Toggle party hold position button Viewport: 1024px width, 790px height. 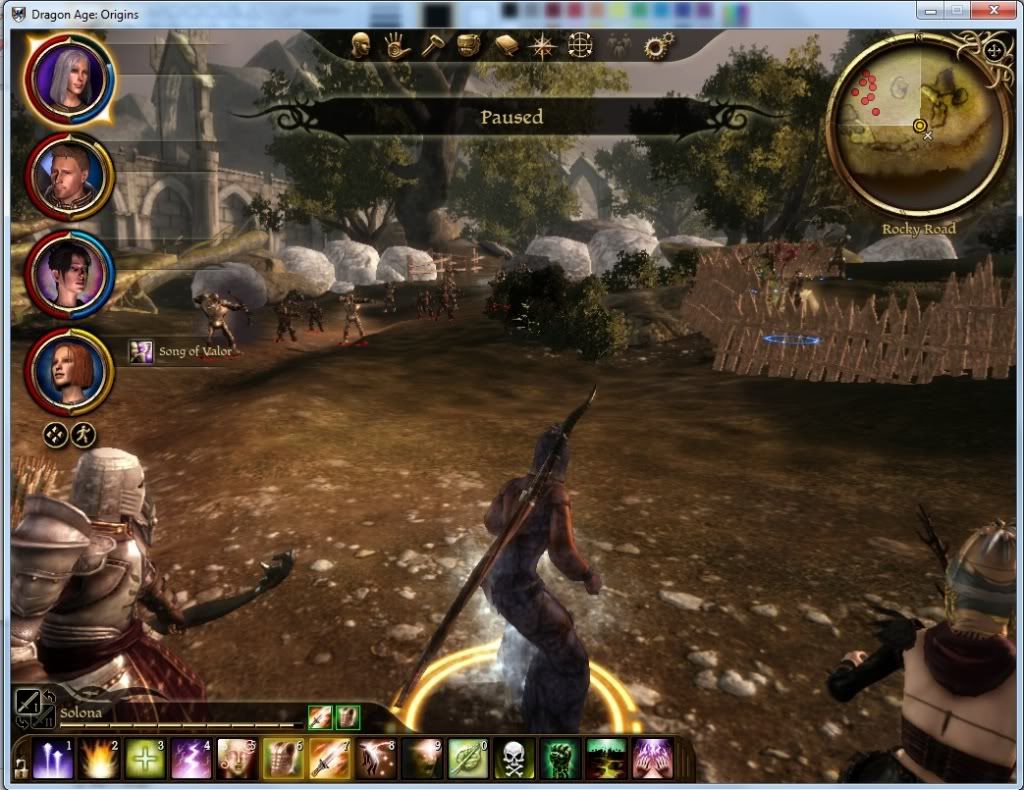click(x=56, y=435)
